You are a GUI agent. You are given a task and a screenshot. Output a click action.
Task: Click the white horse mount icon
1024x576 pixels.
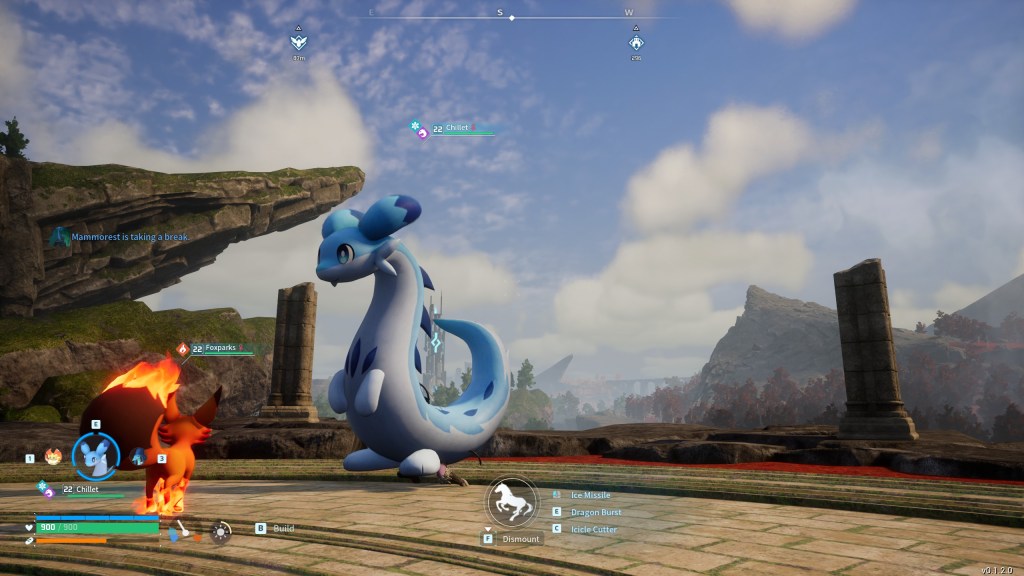coord(512,502)
